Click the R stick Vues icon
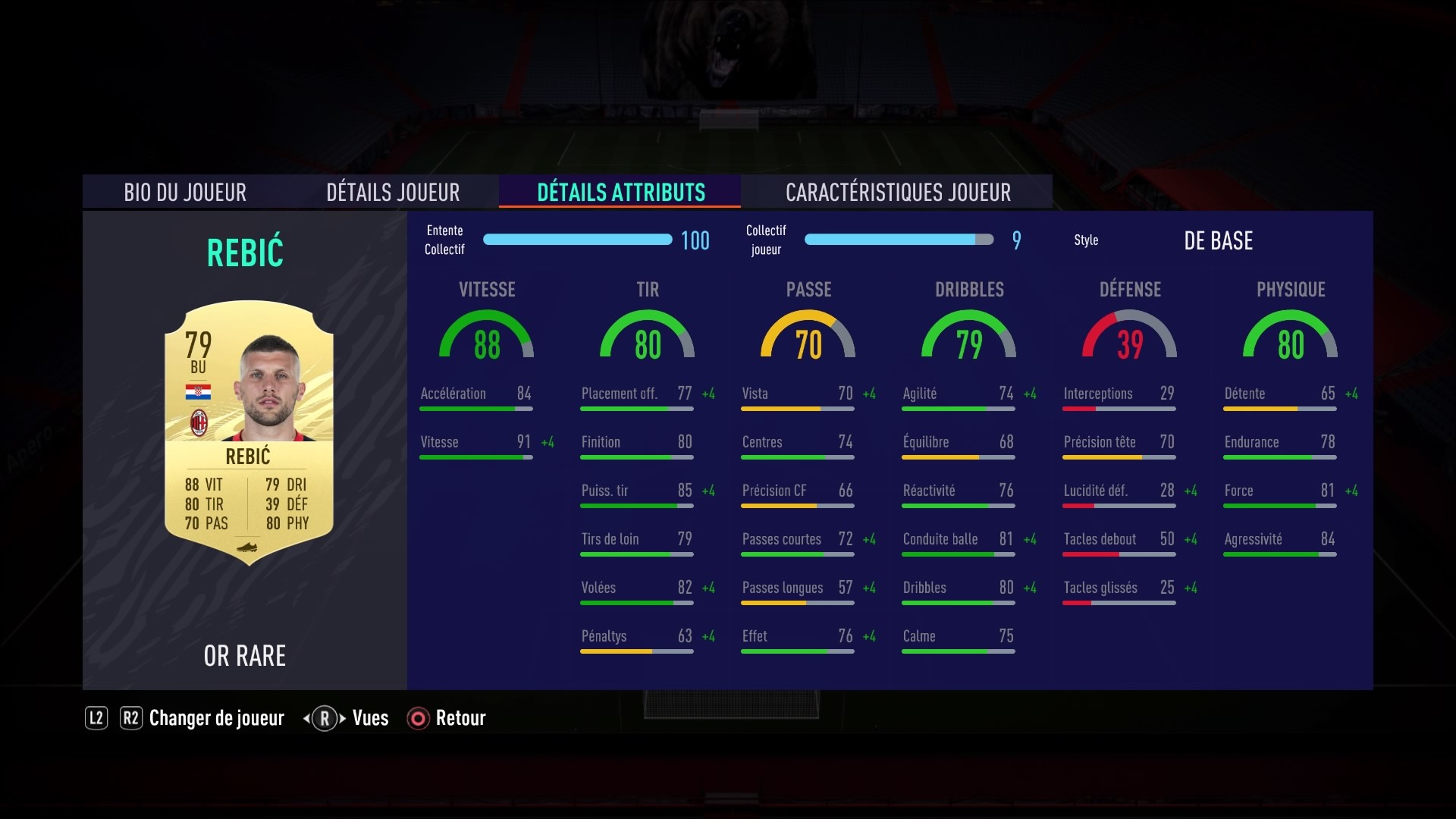This screenshot has width=1456, height=819. tap(325, 718)
